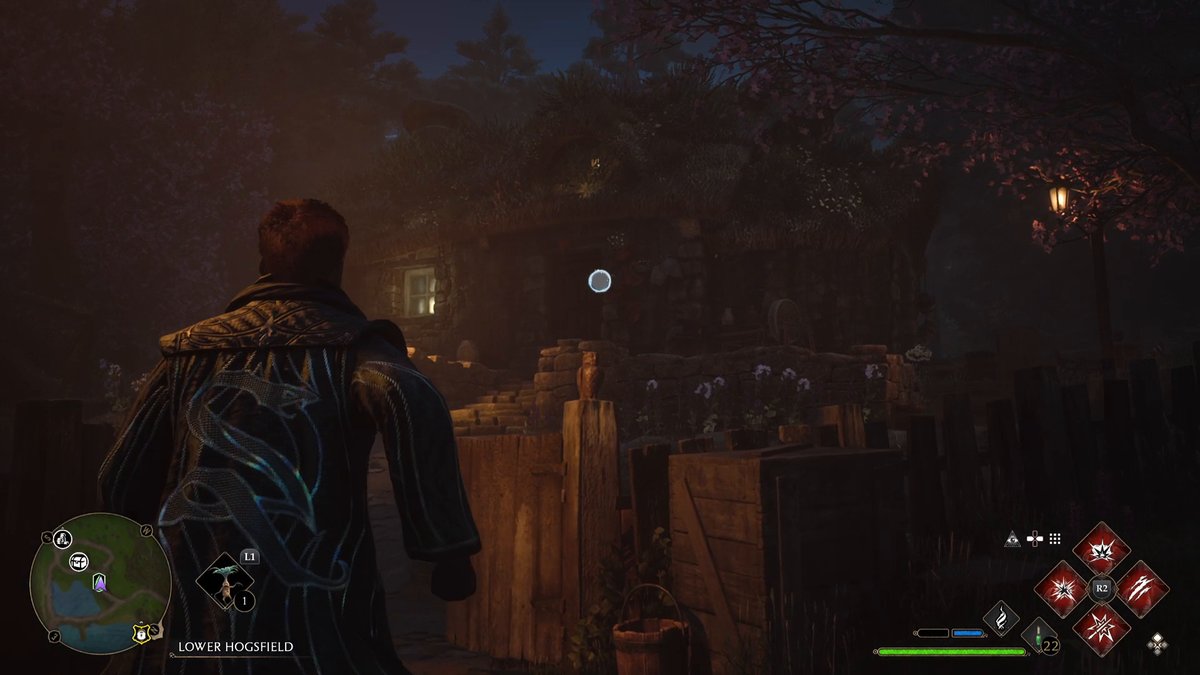Viewport: 1200px width, 675px height.
Task: Click the spell set selector diamonds
Action: click(1157, 641)
